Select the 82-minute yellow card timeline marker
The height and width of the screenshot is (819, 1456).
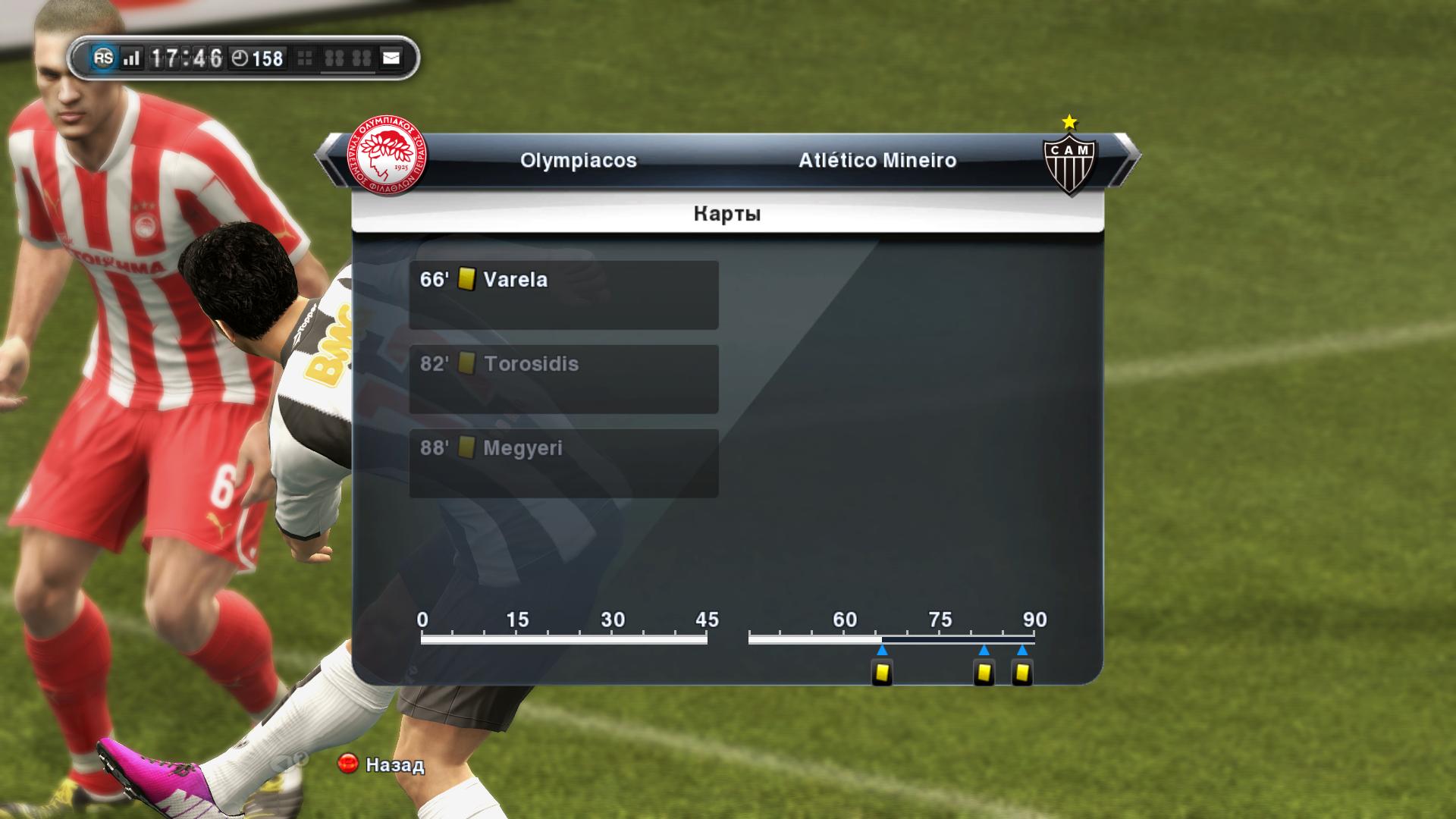pyautogui.click(x=984, y=673)
